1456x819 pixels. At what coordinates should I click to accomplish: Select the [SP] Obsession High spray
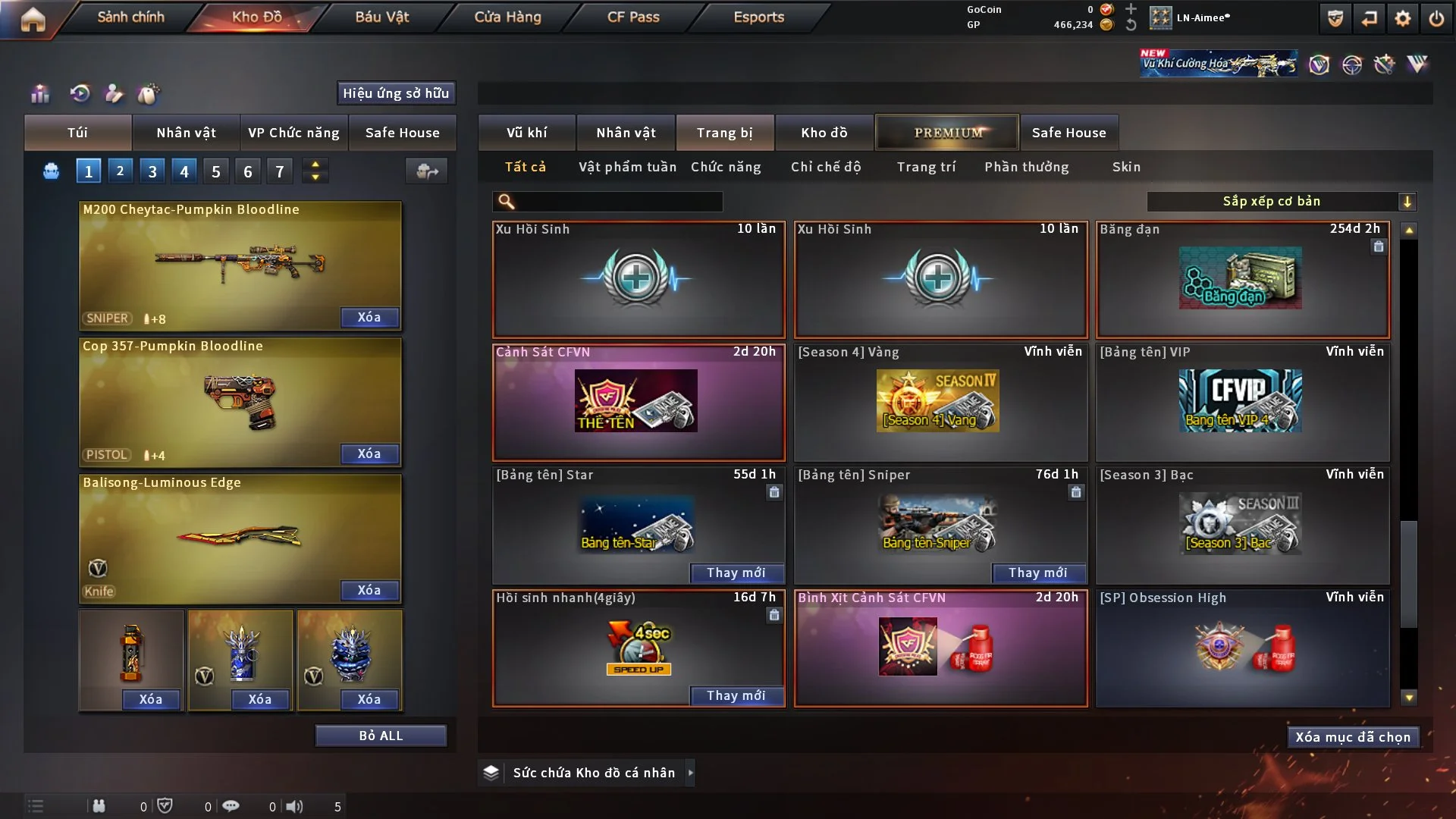click(1242, 648)
